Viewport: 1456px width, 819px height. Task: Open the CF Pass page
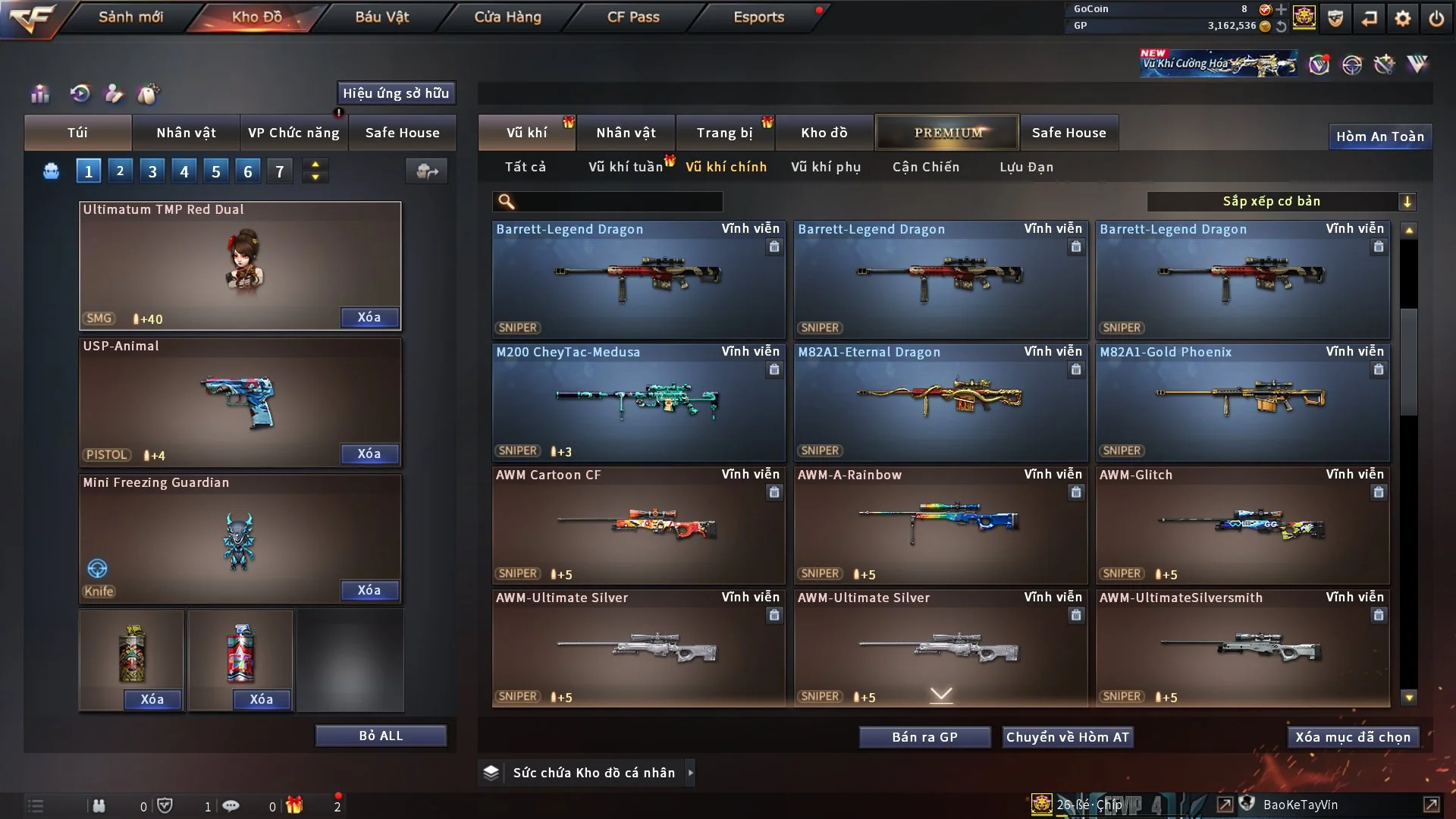[x=633, y=17]
